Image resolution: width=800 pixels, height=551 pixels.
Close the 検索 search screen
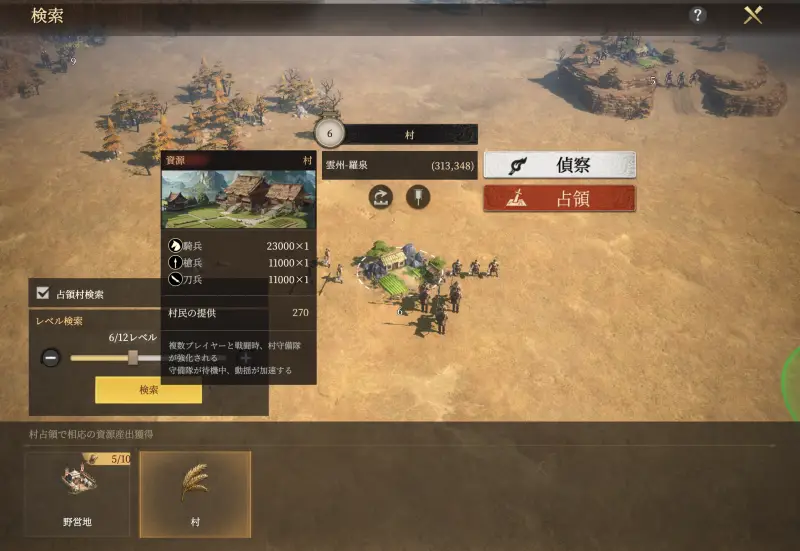pyautogui.click(x=753, y=15)
